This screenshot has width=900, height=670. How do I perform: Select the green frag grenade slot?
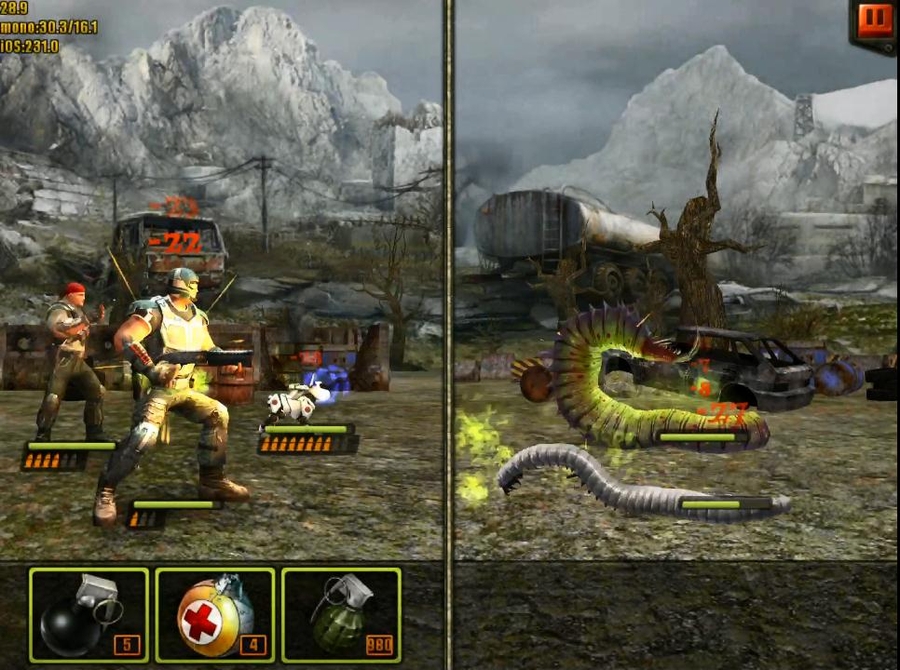pyautogui.click(x=341, y=615)
